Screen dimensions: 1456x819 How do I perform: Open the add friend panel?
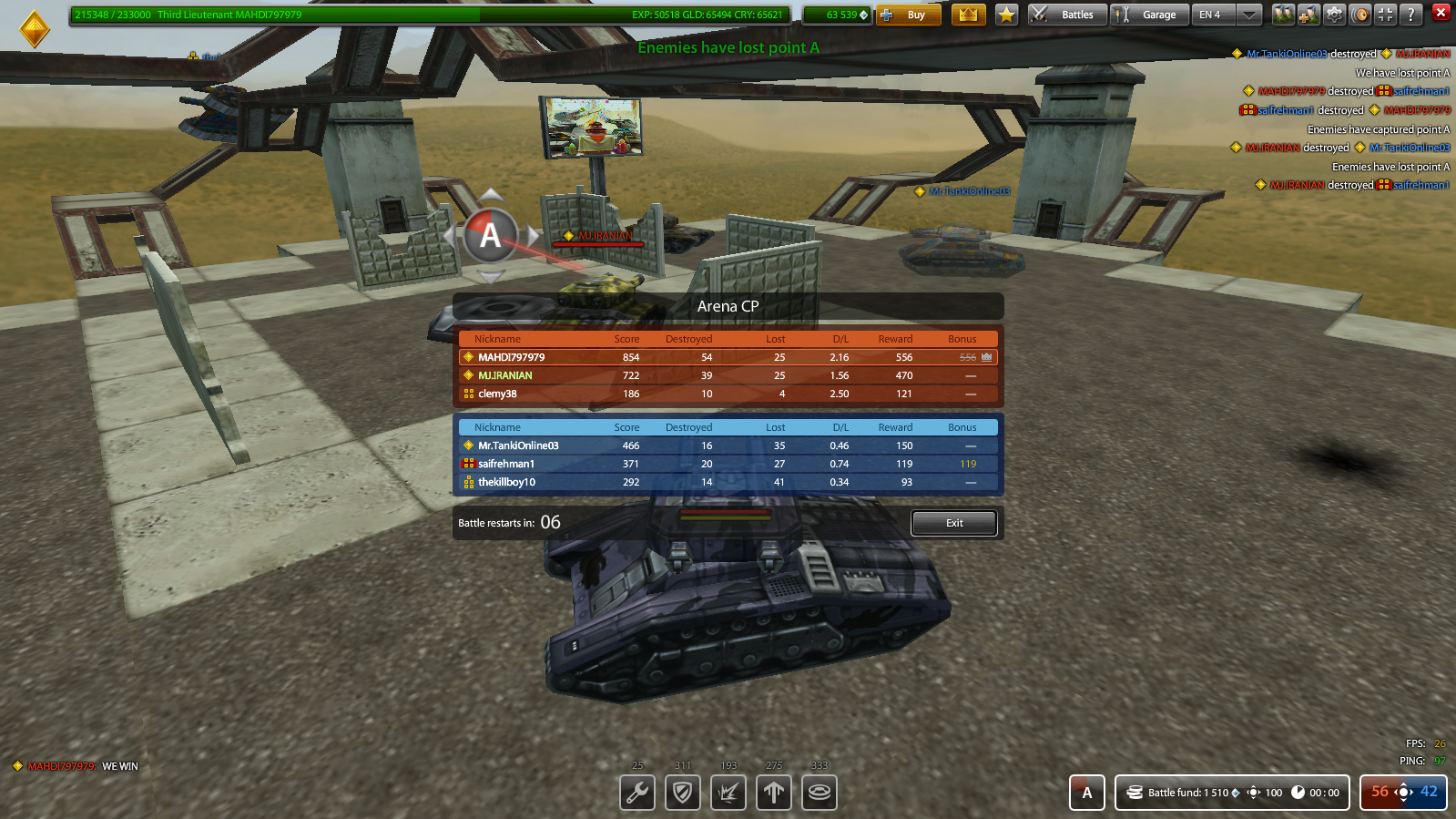tap(1308, 15)
